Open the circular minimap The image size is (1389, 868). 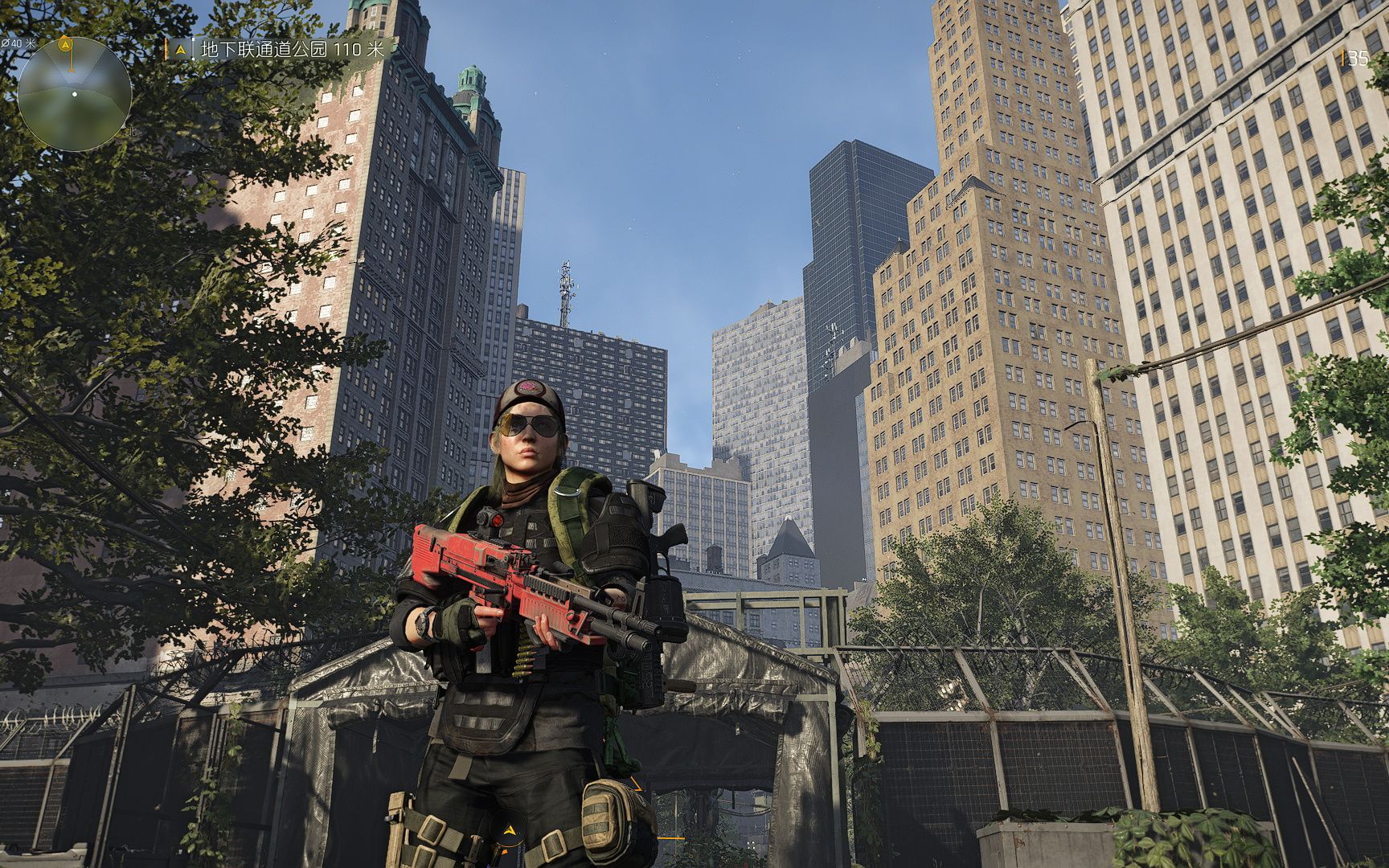74,93
